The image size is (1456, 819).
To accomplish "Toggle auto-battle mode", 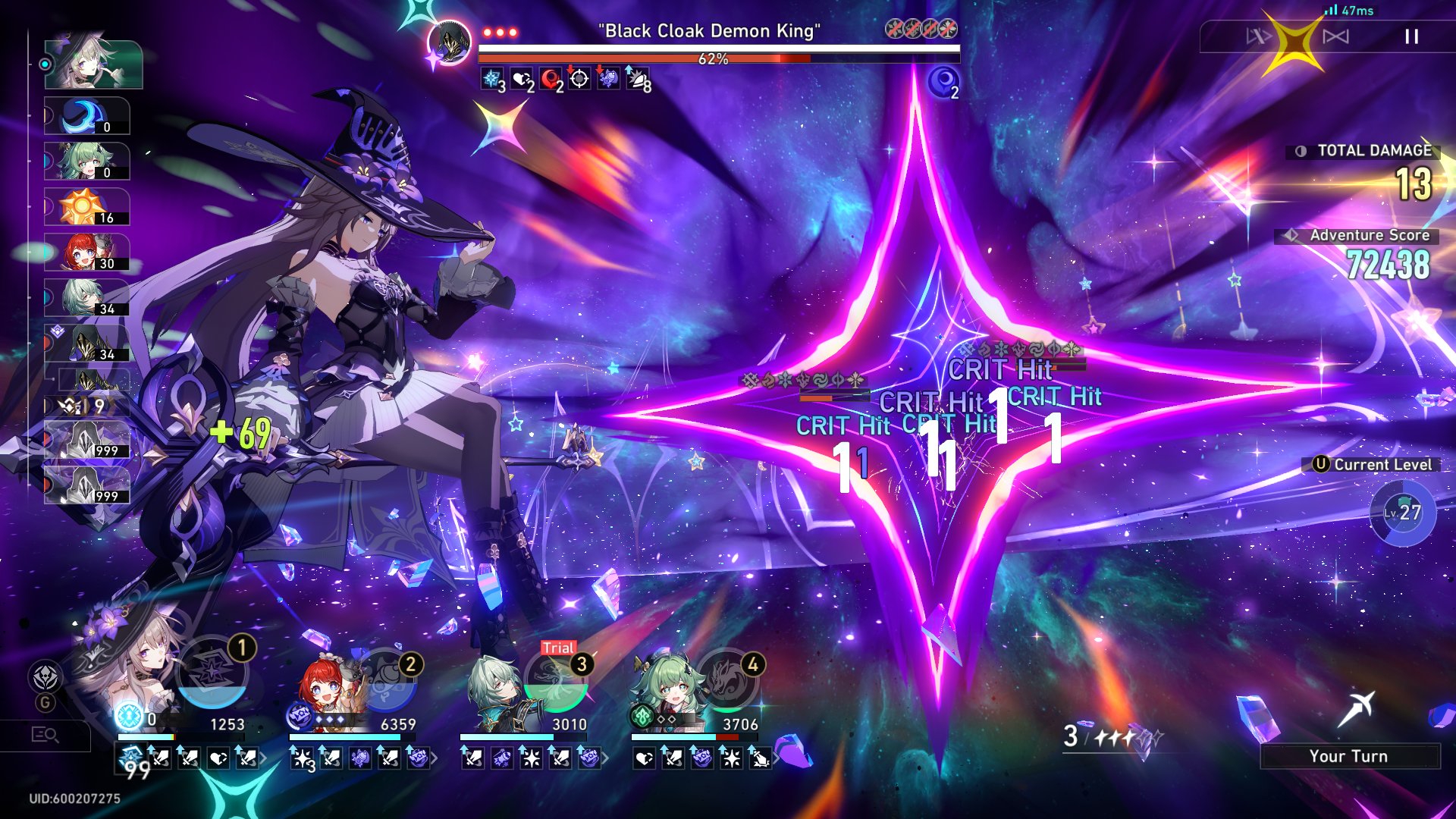I will coord(1335,36).
